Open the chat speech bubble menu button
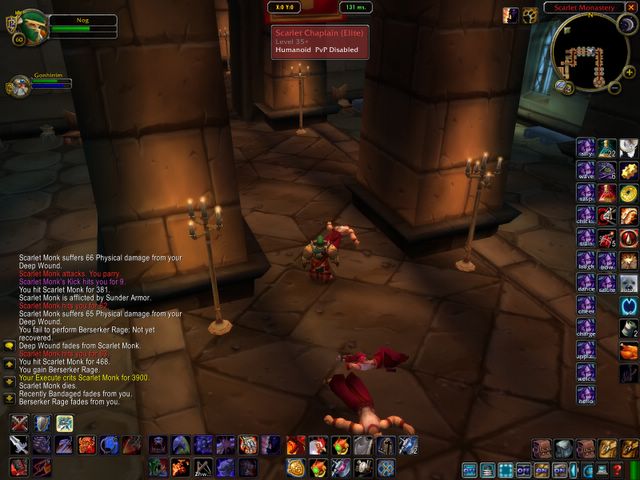640x480 pixels. (9, 346)
